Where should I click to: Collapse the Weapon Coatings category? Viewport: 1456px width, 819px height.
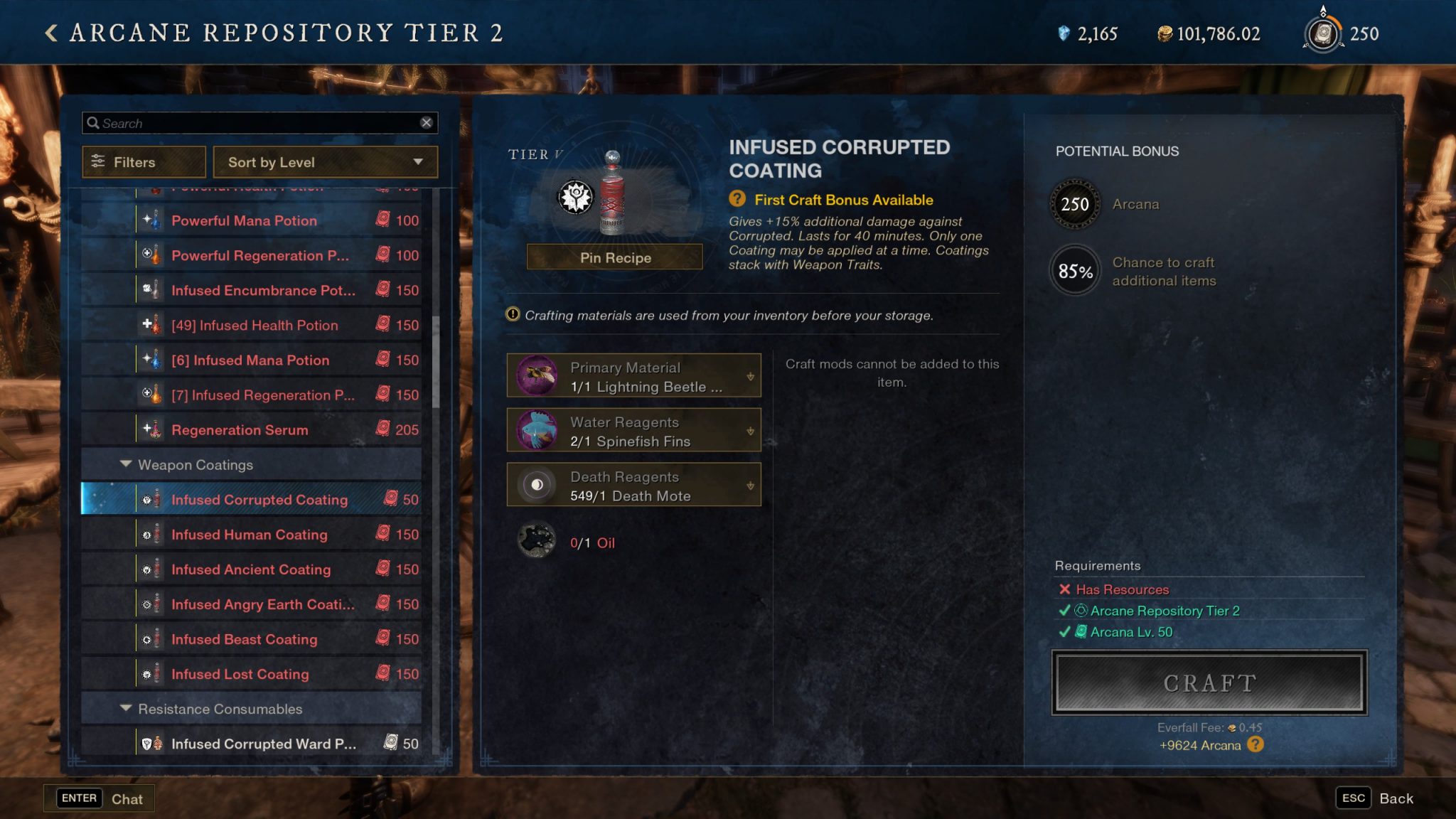125,464
